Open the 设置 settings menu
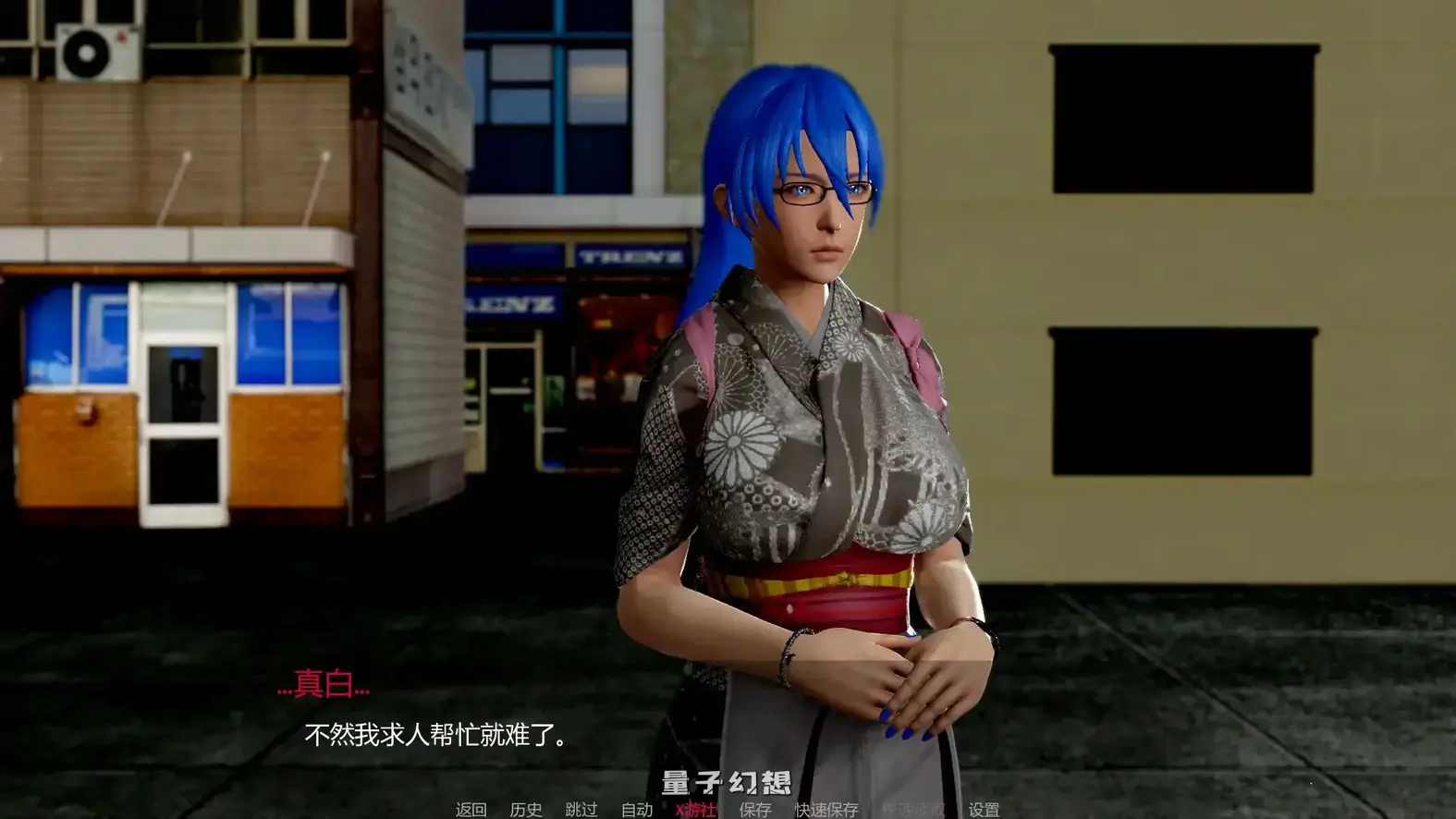Image resolution: width=1456 pixels, height=819 pixels. click(x=983, y=808)
